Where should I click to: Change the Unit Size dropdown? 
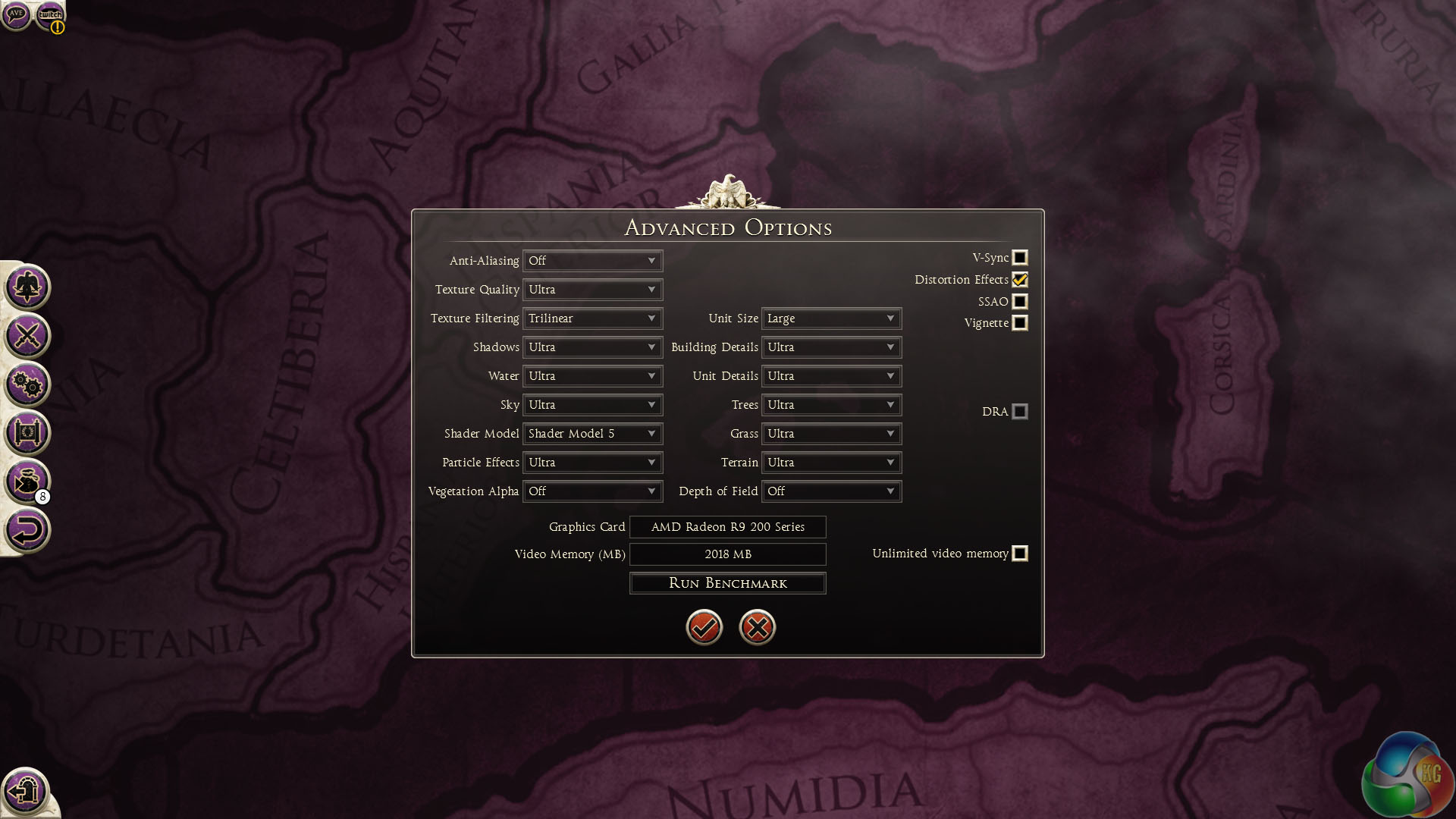[x=831, y=318]
